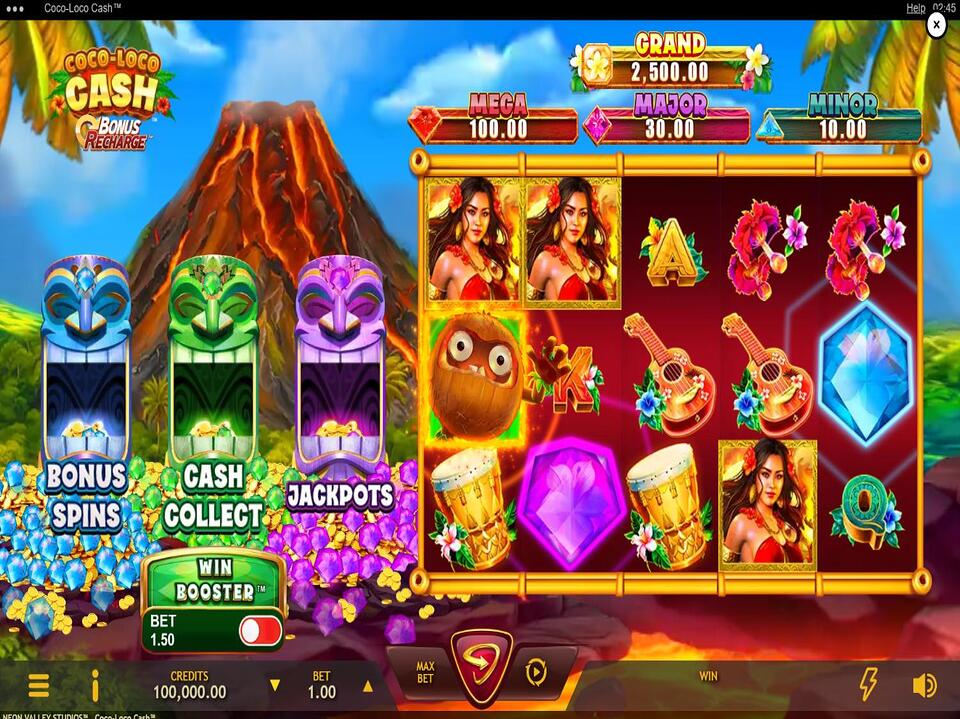
Task: Show the game info paytable
Action: click(96, 685)
